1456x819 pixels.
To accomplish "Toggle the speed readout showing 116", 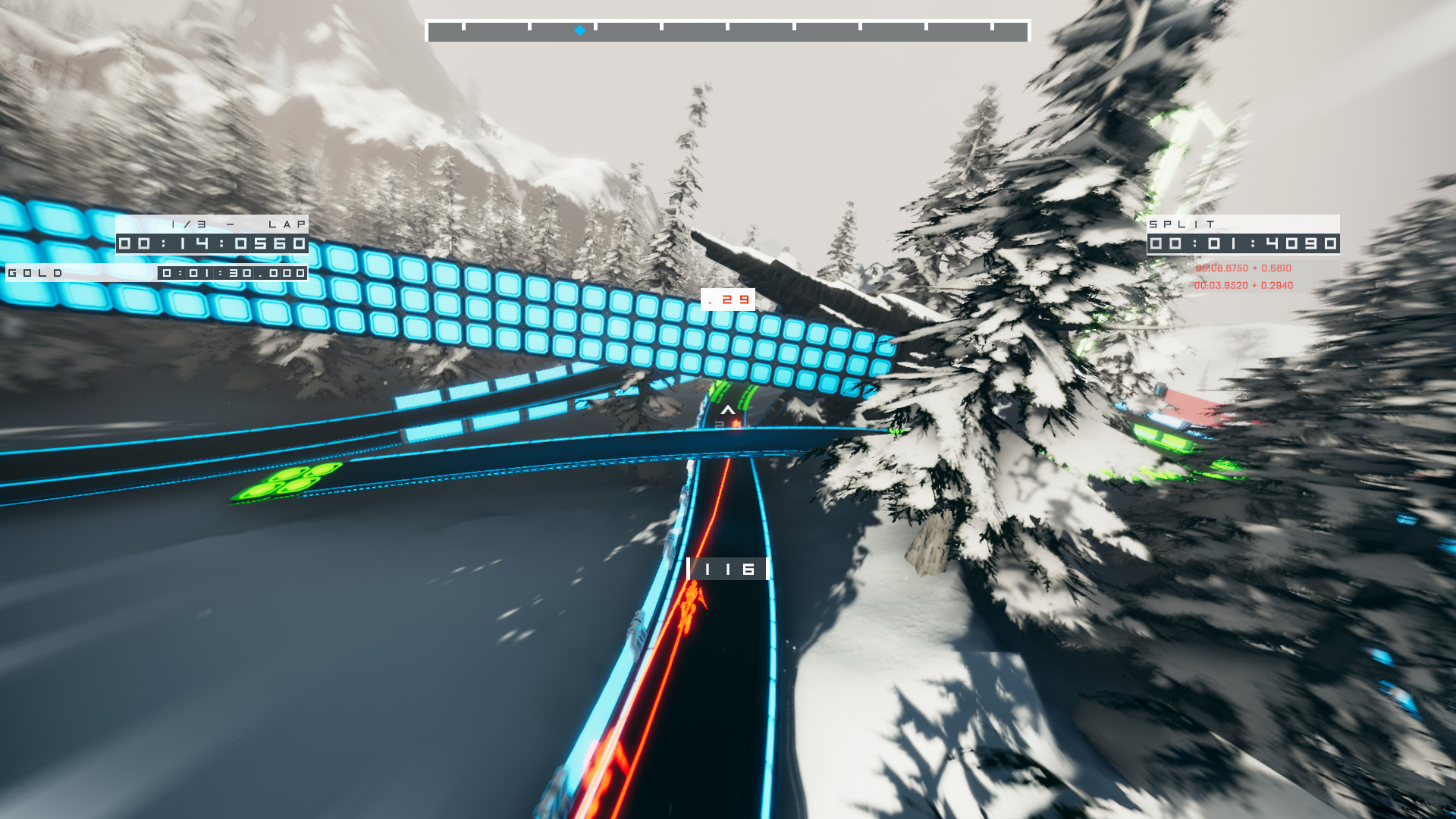I will click(x=726, y=569).
